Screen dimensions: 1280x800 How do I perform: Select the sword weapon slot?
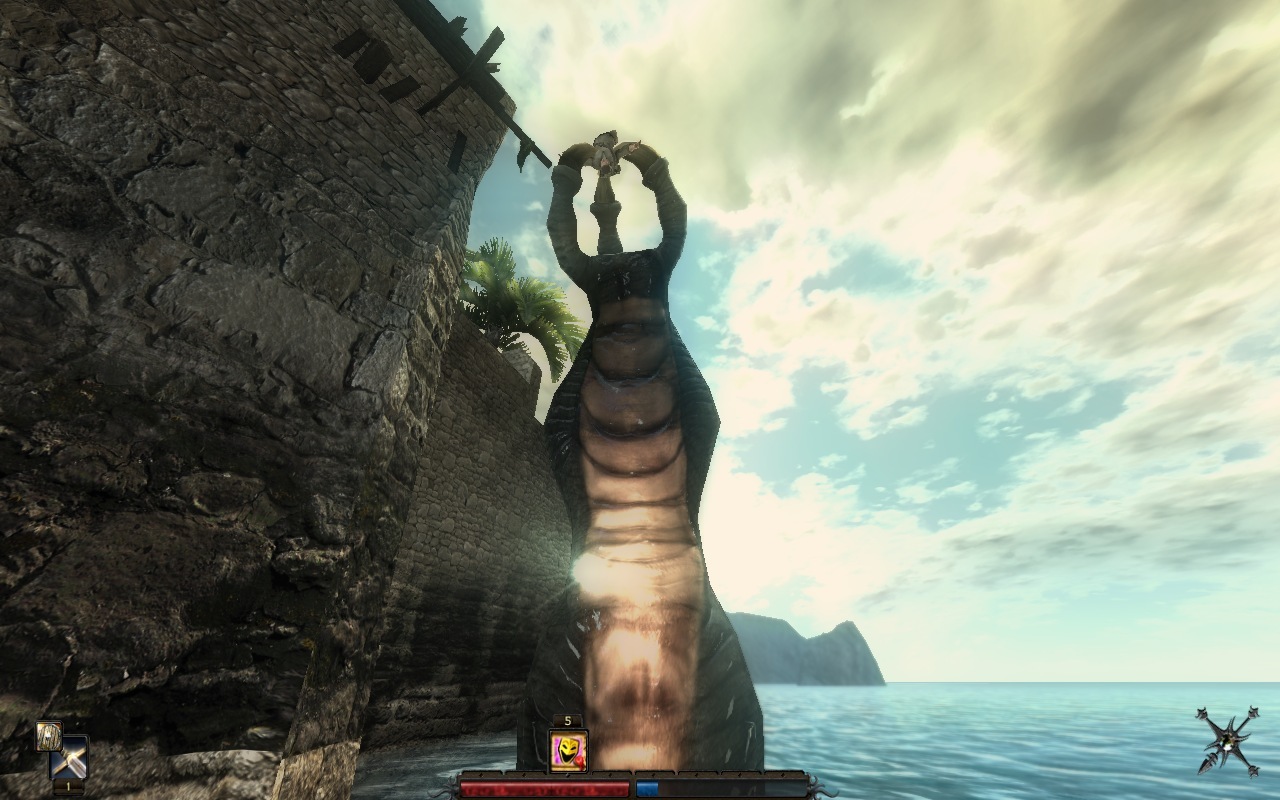tap(70, 757)
